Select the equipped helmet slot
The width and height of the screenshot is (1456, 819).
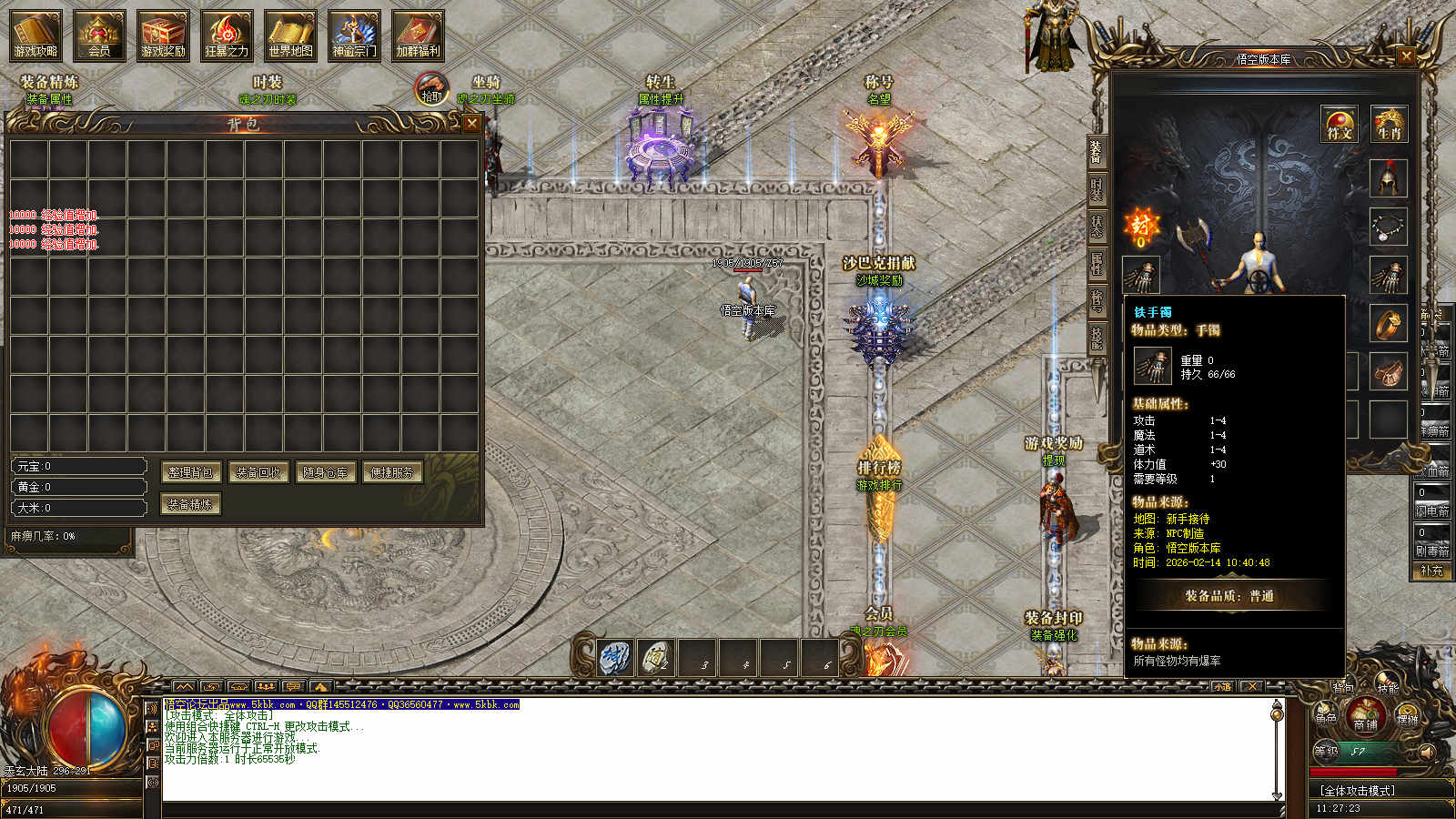click(x=1389, y=178)
